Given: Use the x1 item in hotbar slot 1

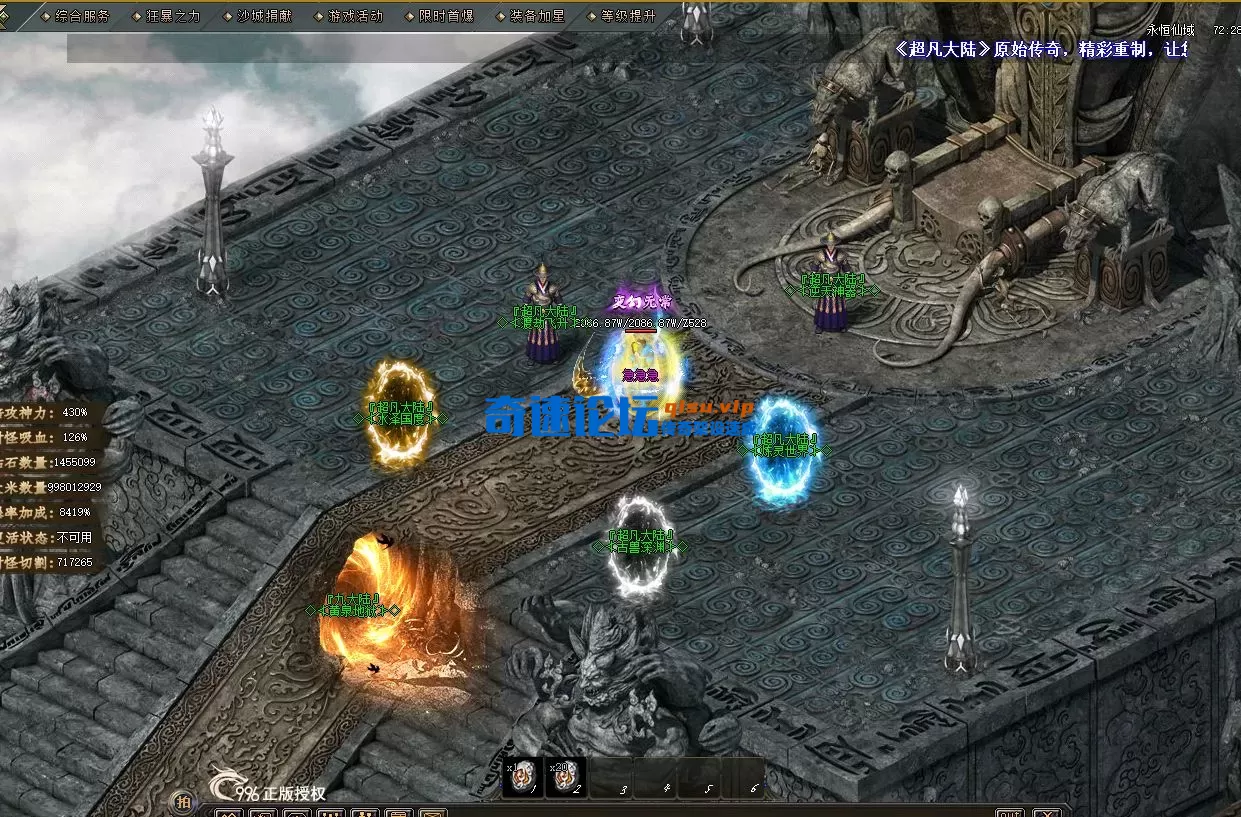Looking at the screenshot, I should point(522,777).
